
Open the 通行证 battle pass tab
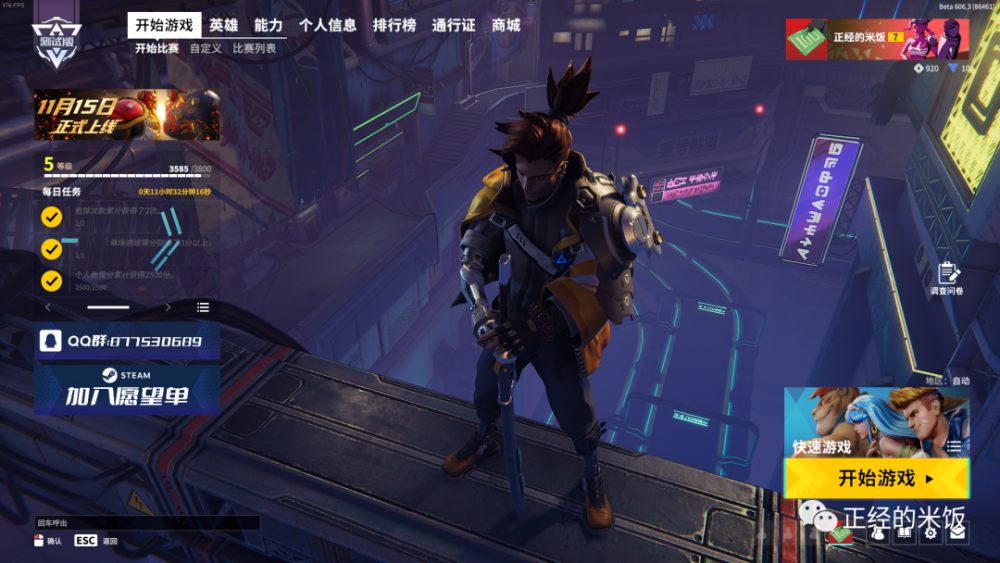453,25
